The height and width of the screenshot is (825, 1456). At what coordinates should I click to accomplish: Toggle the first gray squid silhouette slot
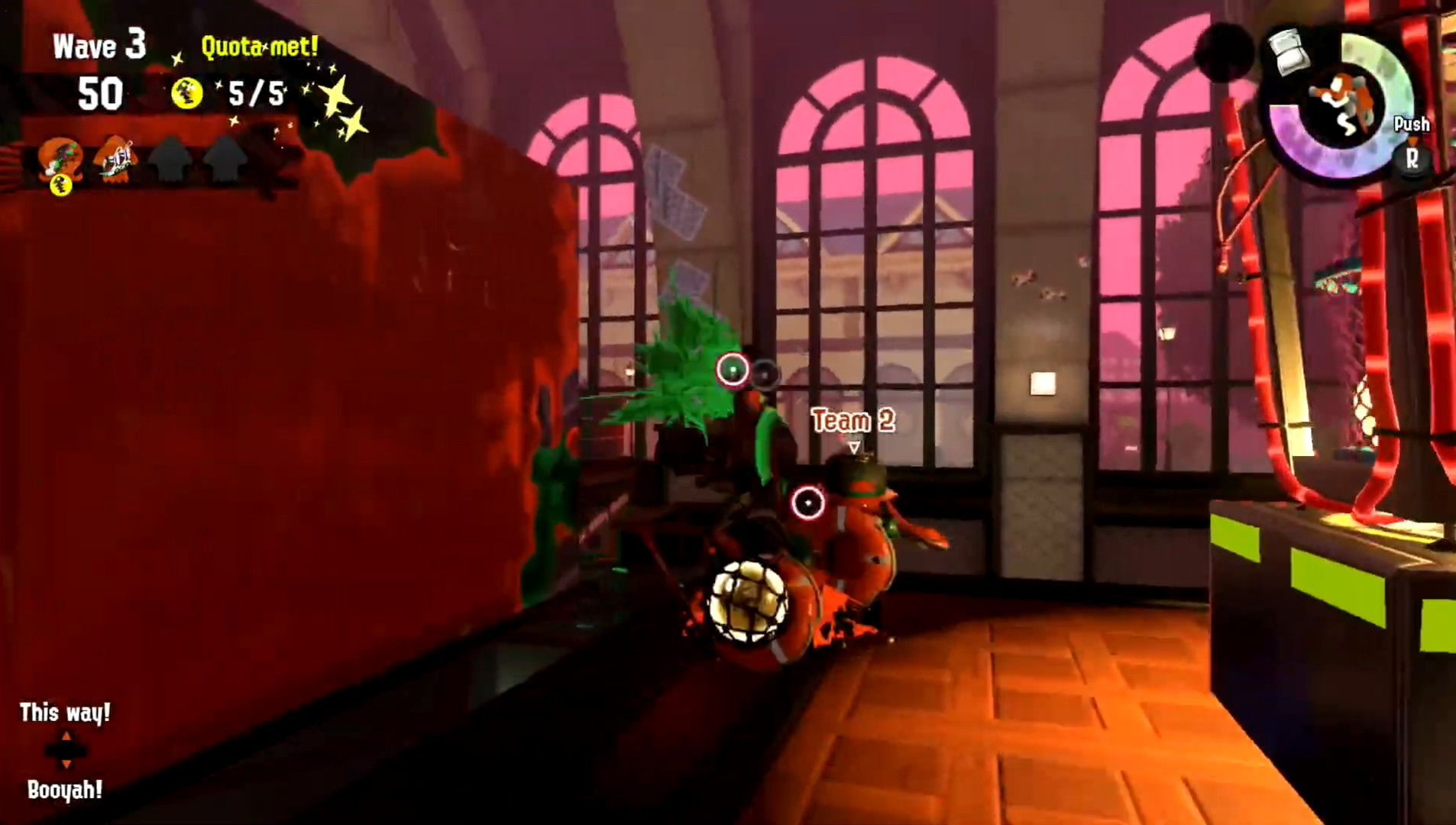[x=171, y=157]
